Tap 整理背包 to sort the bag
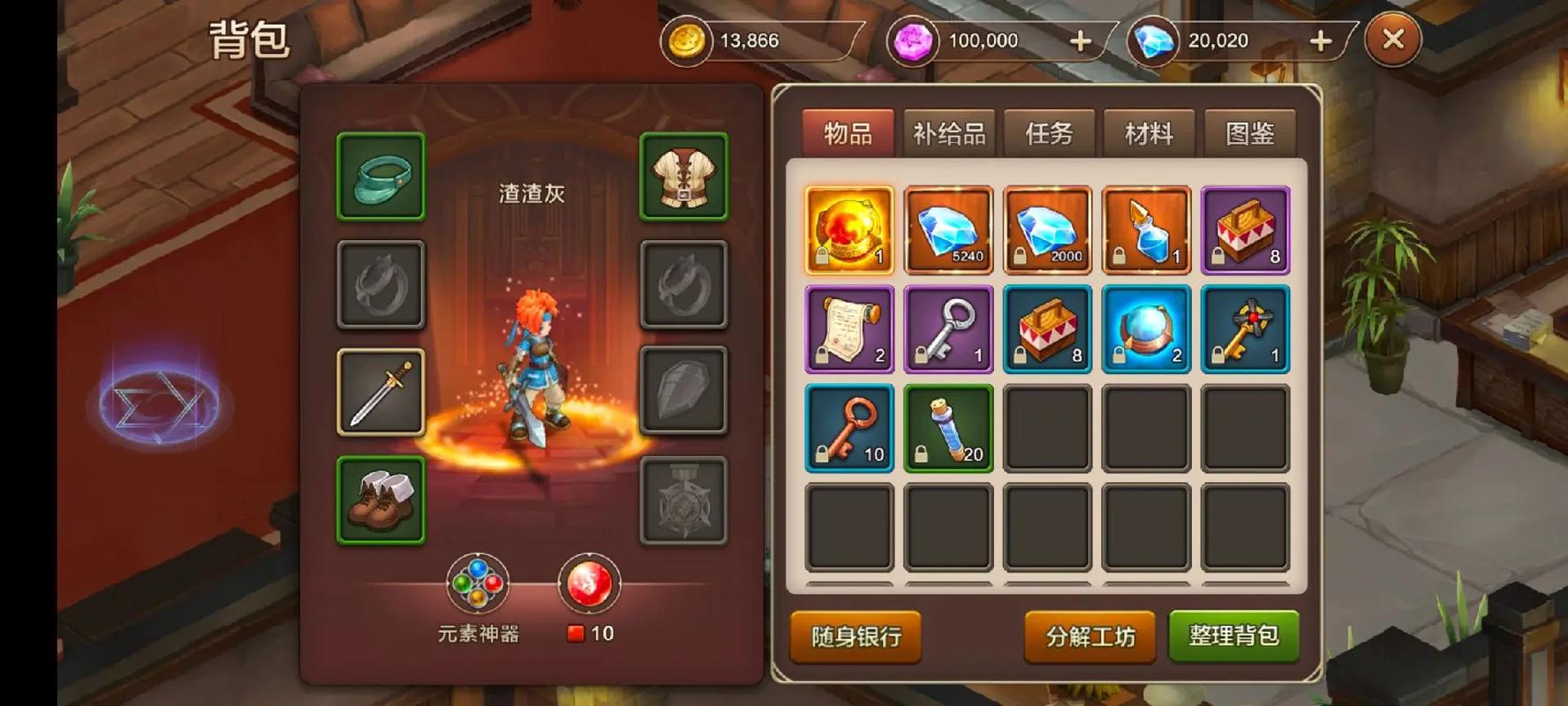 click(1233, 635)
